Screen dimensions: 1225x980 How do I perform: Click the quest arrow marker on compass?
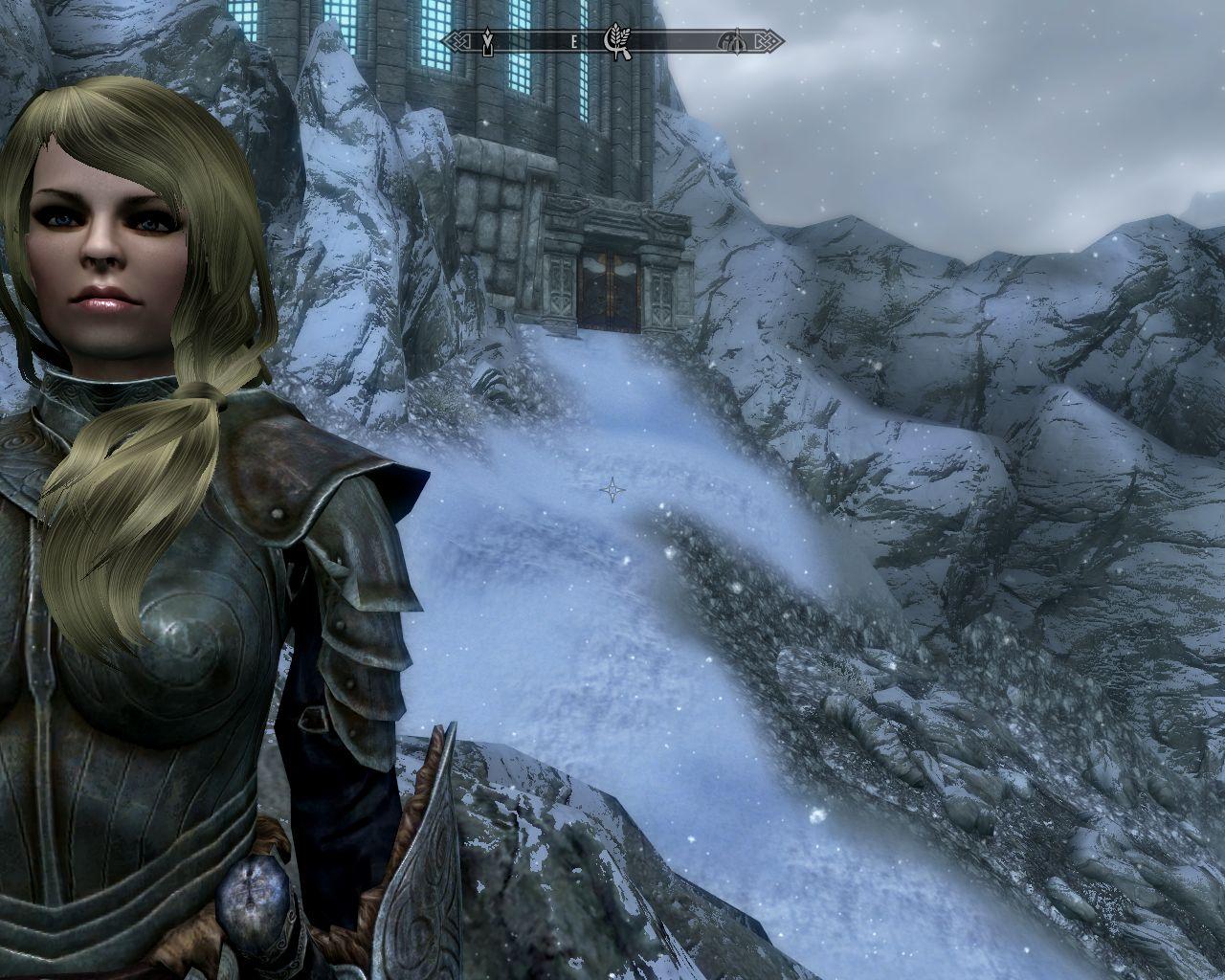pyautogui.click(x=487, y=41)
